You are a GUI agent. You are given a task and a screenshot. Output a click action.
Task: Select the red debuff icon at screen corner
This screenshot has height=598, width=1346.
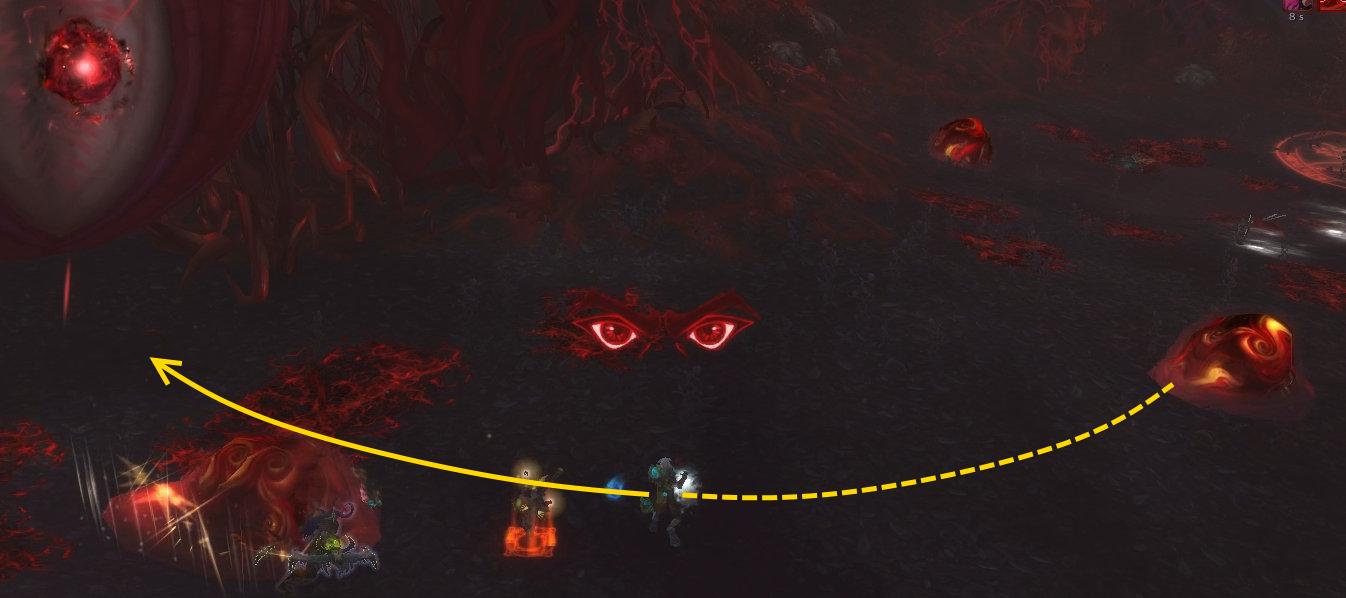click(1333, 4)
